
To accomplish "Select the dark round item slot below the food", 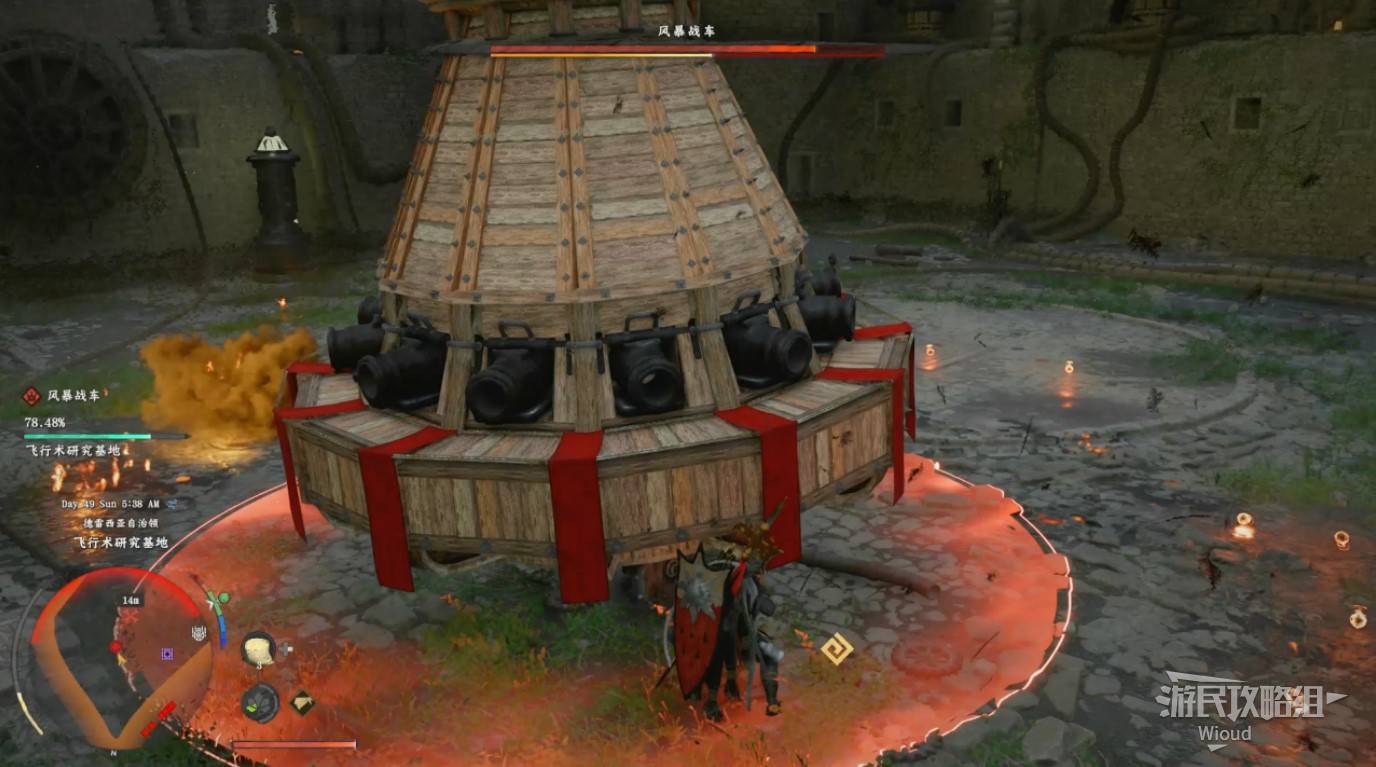I will 260,701.
